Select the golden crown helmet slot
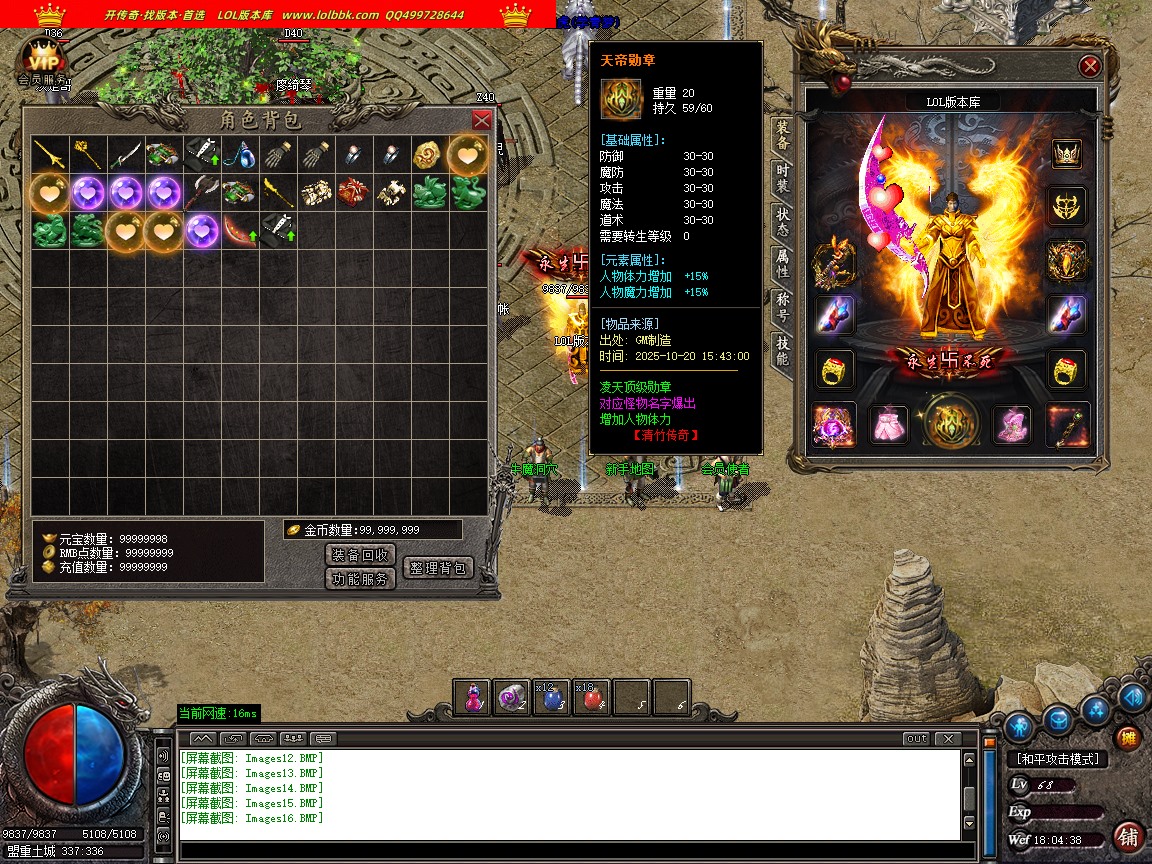 1067,154
